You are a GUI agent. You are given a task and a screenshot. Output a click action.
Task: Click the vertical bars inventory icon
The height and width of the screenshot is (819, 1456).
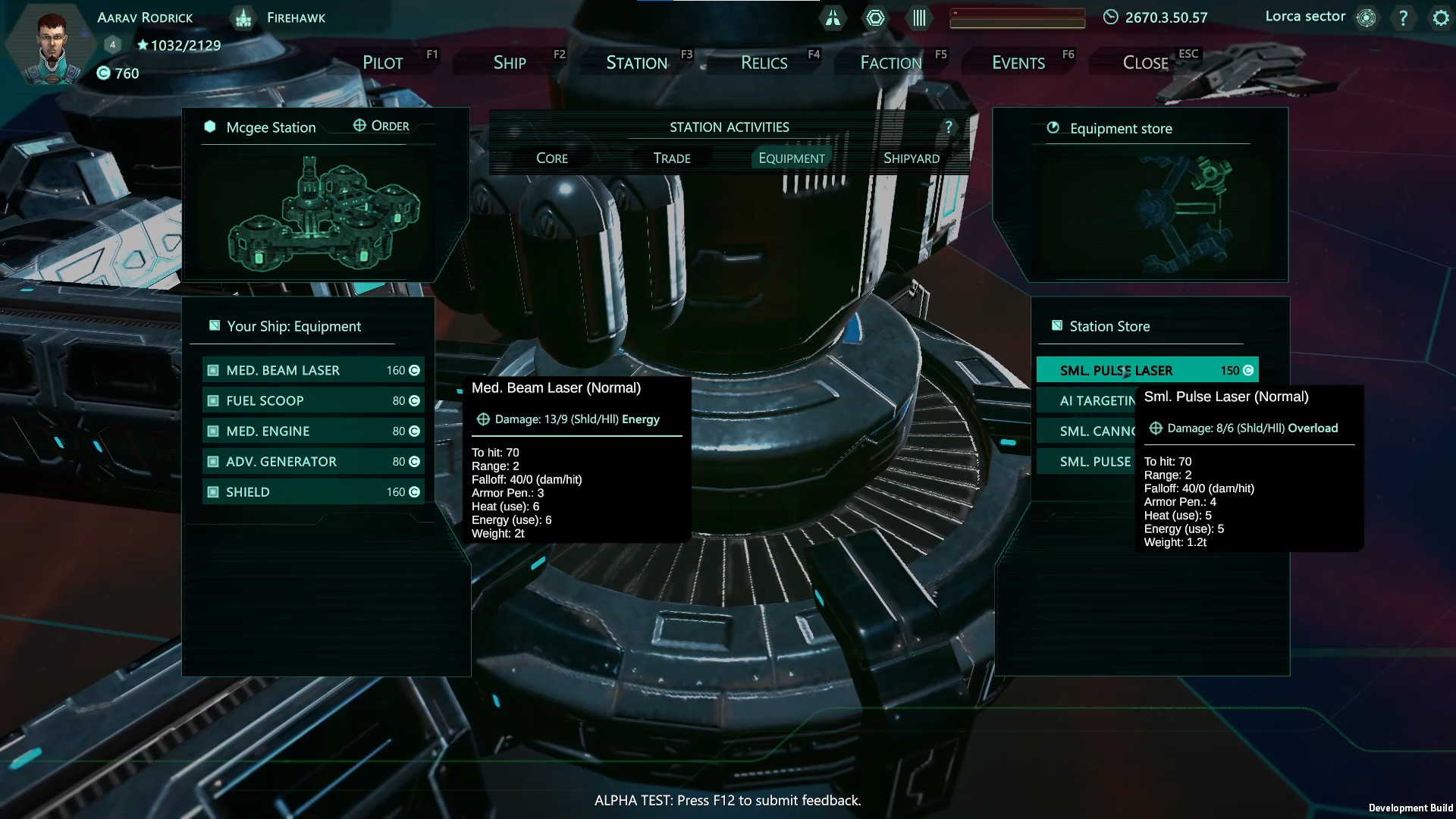pos(918,18)
